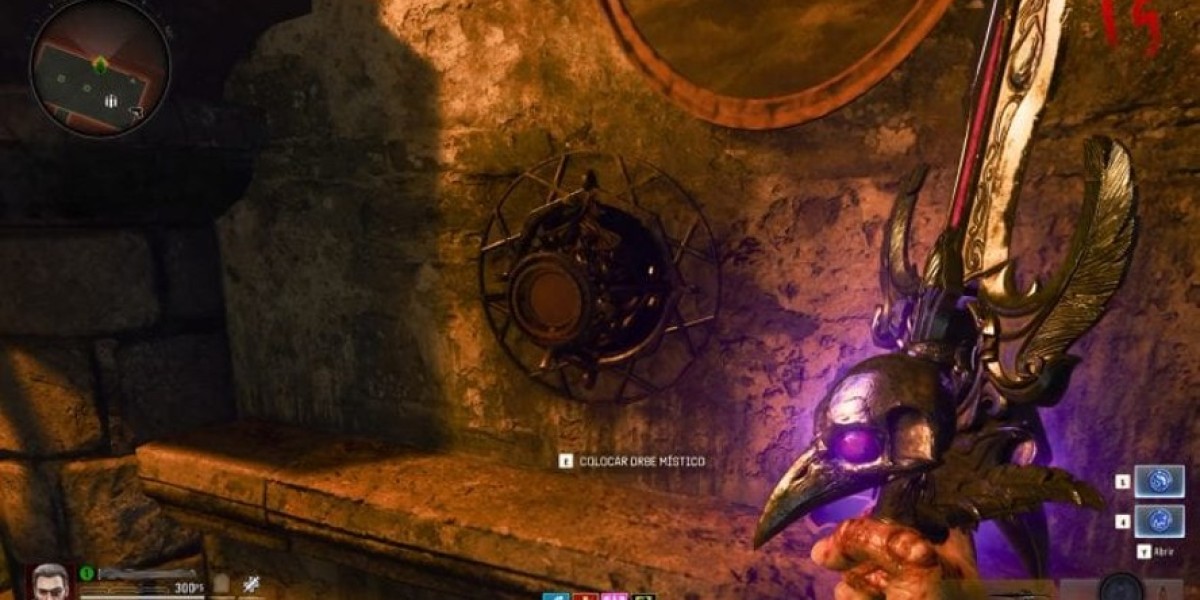Activate the round field upgrade icon
The height and width of the screenshot is (600, 1200).
point(1121,588)
